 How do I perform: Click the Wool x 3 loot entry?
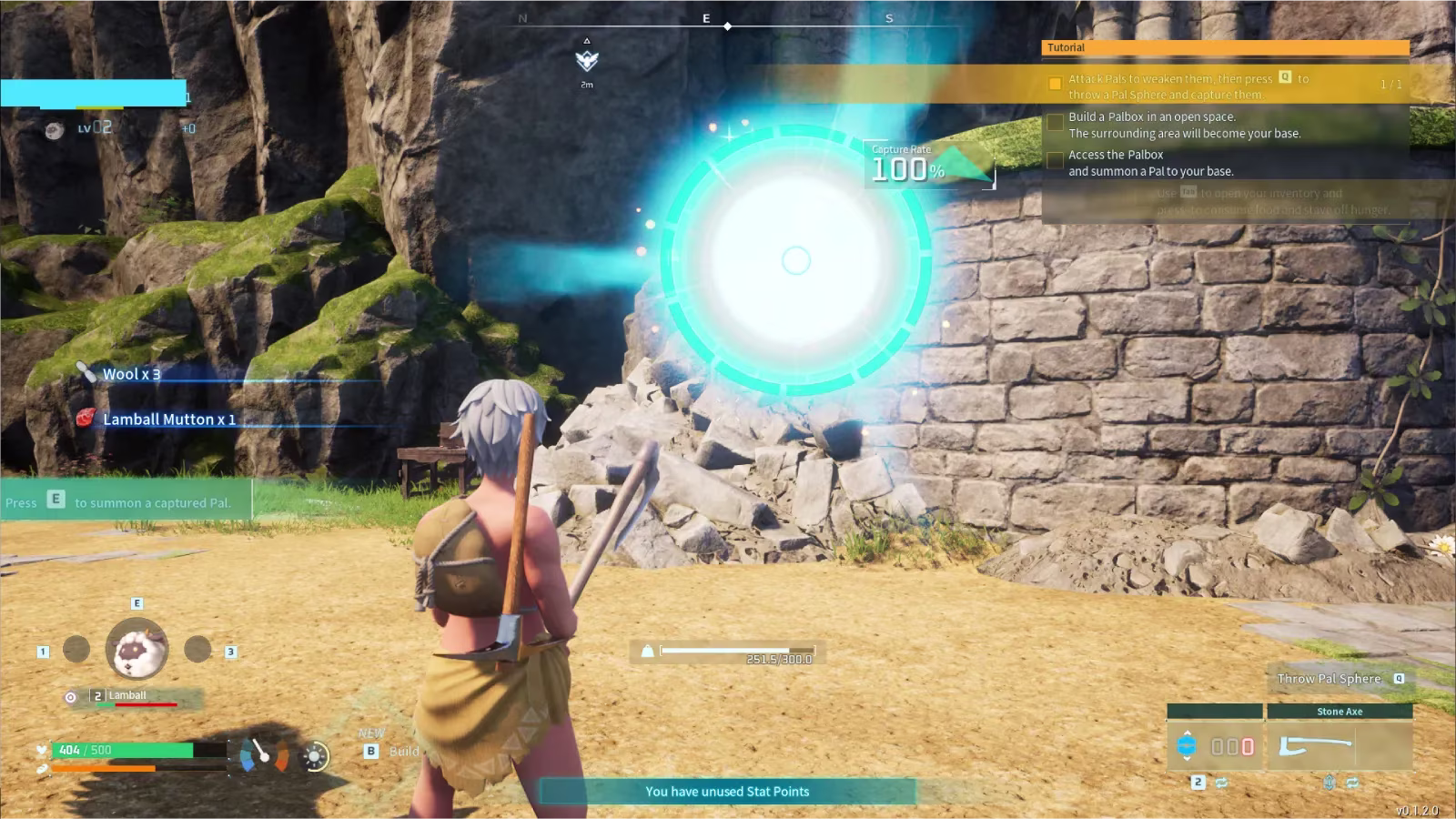point(131,374)
